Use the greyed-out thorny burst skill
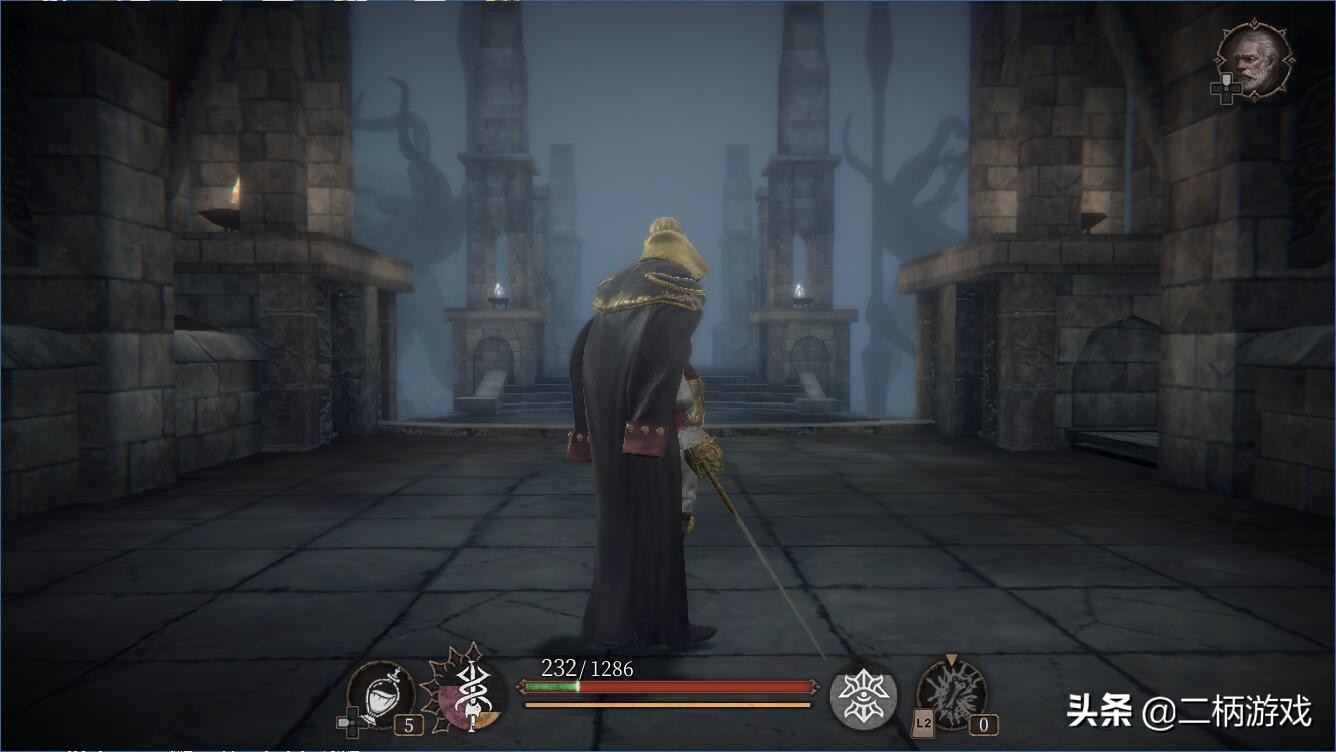Image resolution: width=1336 pixels, height=752 pixels. click(x=952, y=692)
